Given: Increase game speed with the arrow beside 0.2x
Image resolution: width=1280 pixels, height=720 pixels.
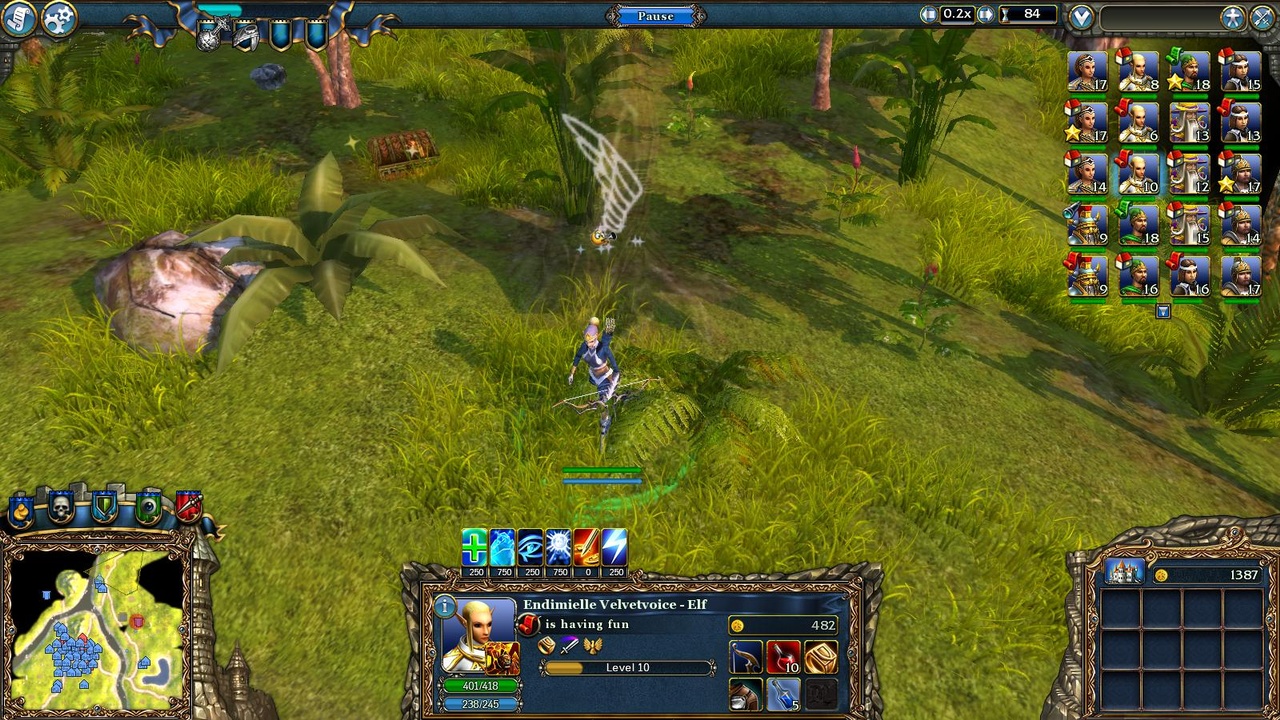Looking at the screenshot, I should click(984, 14).
